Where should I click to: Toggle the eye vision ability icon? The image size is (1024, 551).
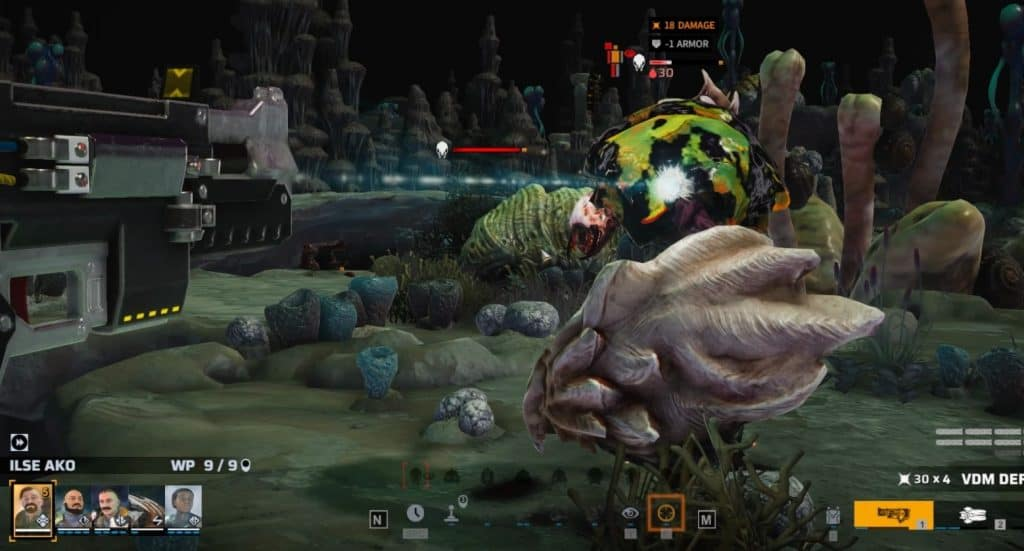[x=630, y=513]
